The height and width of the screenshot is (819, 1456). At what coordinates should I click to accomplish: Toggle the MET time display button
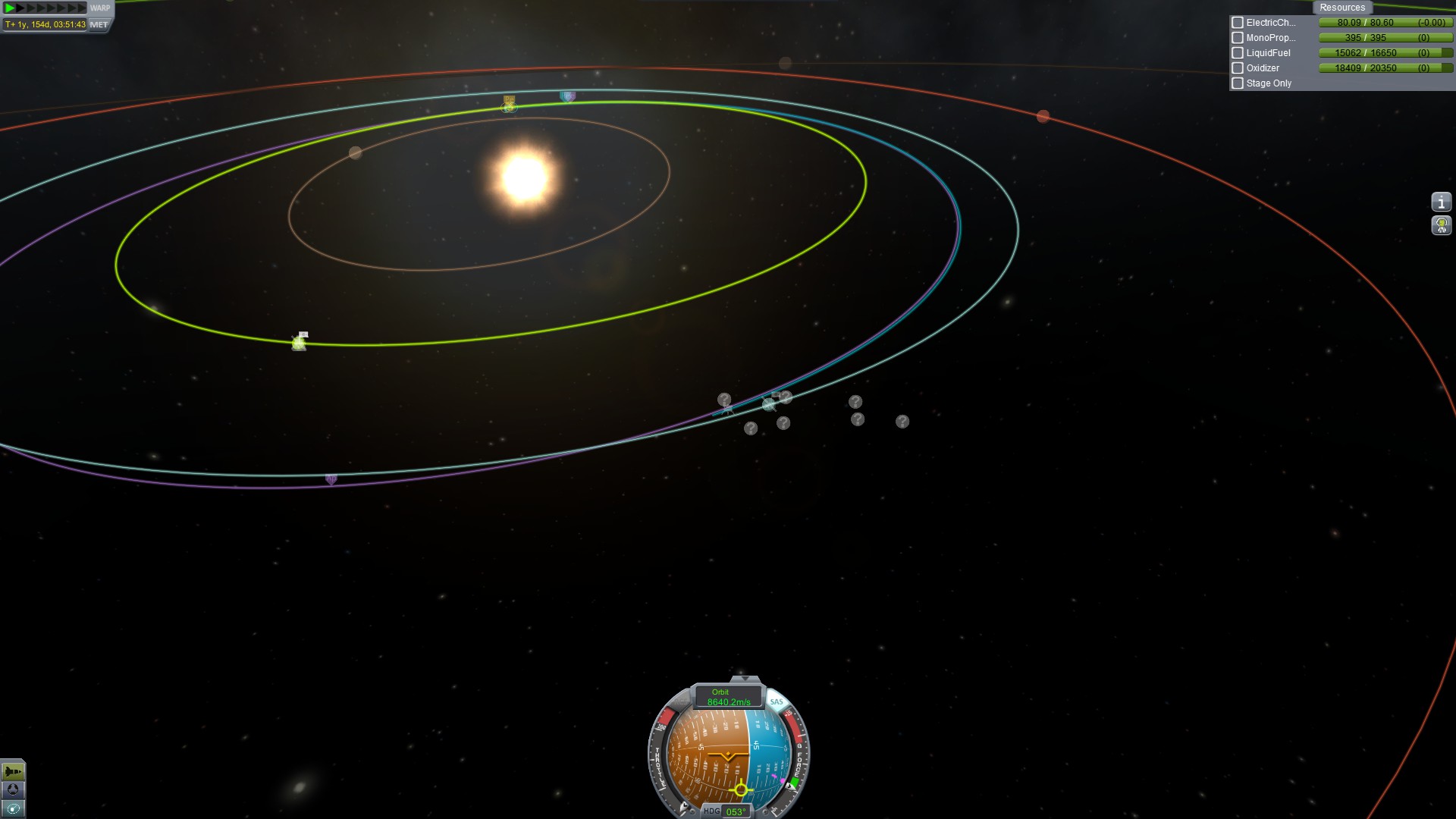[x=99, y=24]
